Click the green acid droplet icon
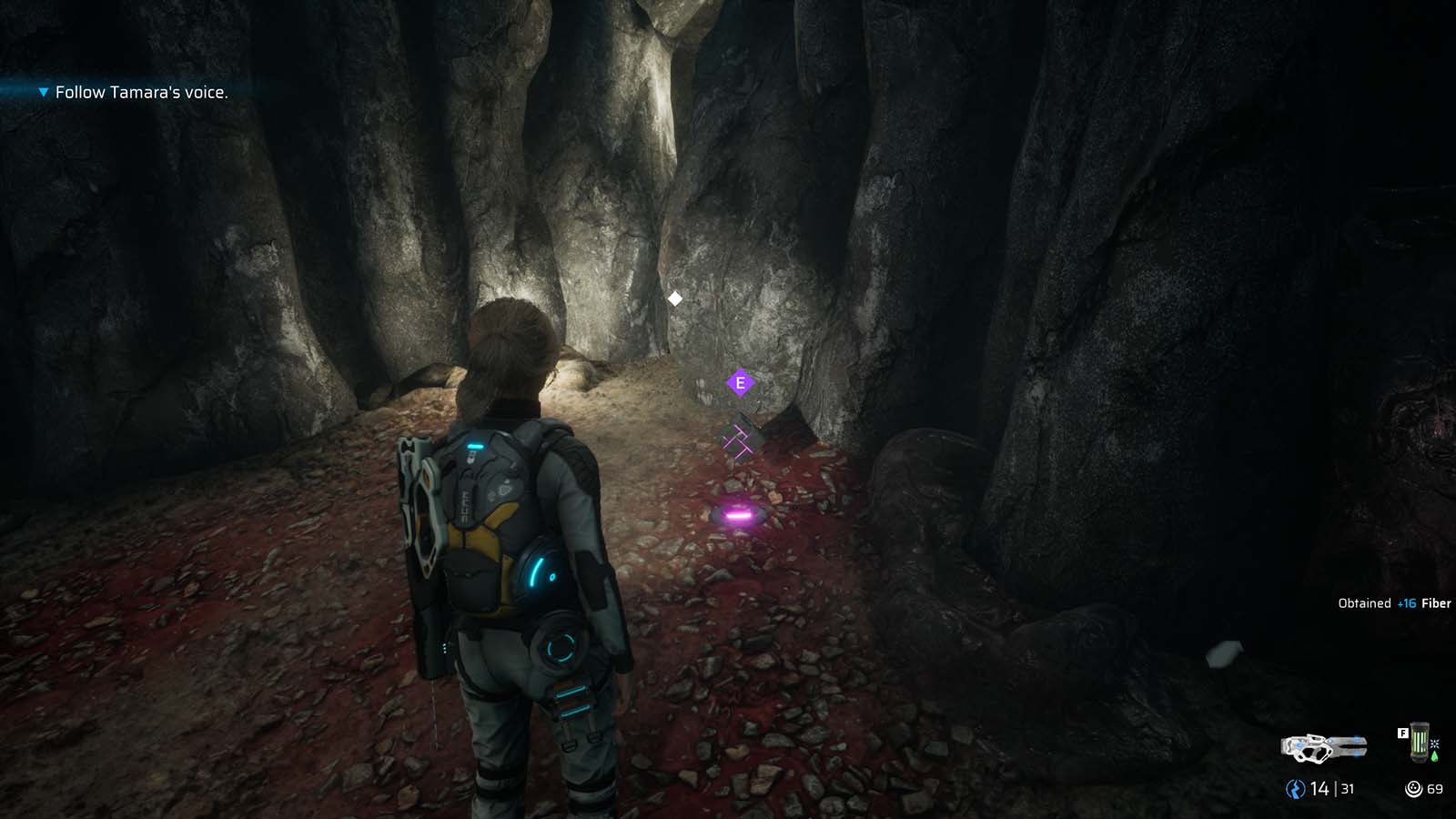The image size is (1456, 819). pyautogui.click(x=1436, y=757)
